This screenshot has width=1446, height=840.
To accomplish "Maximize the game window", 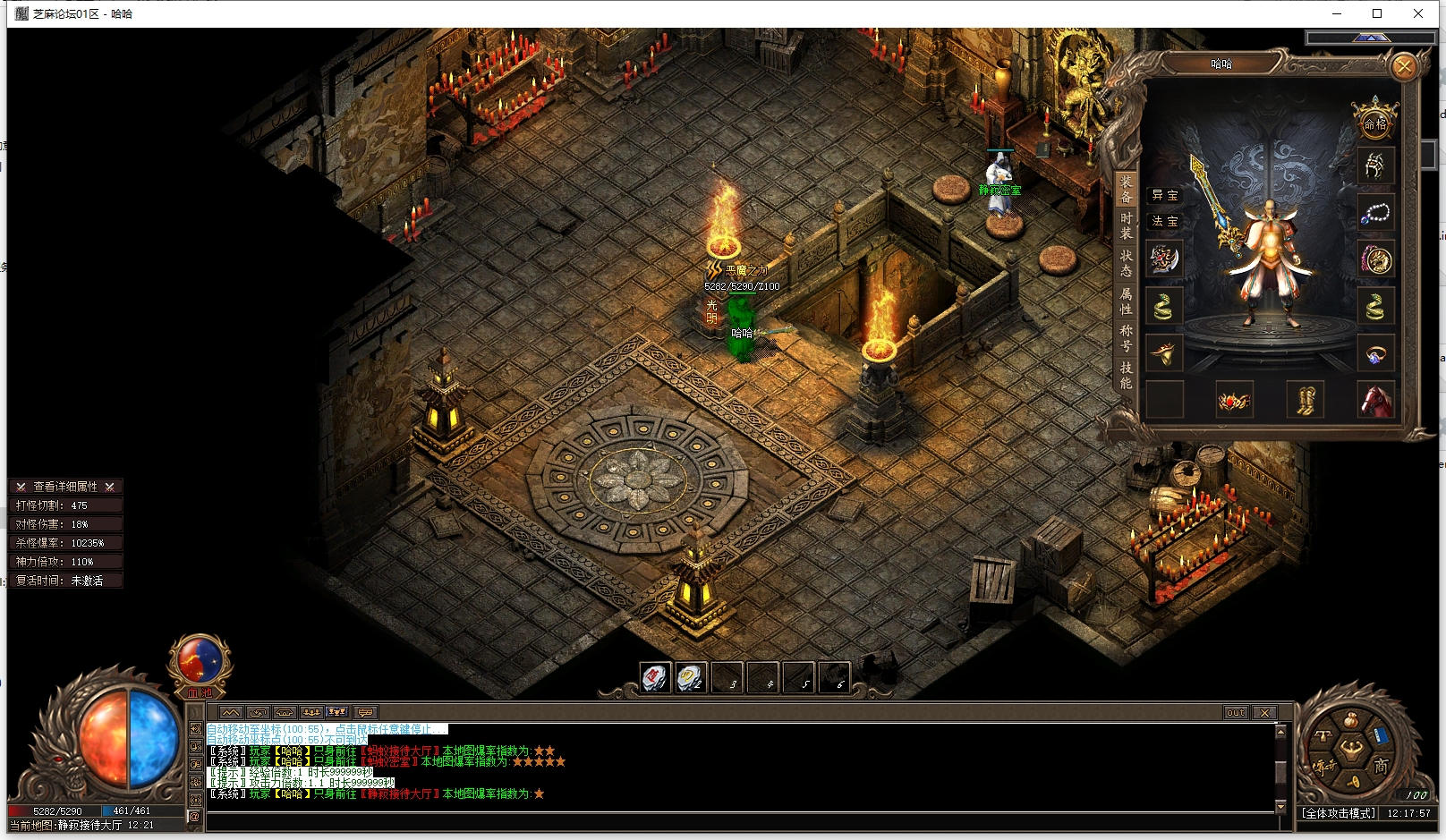I will [1377, 13].
